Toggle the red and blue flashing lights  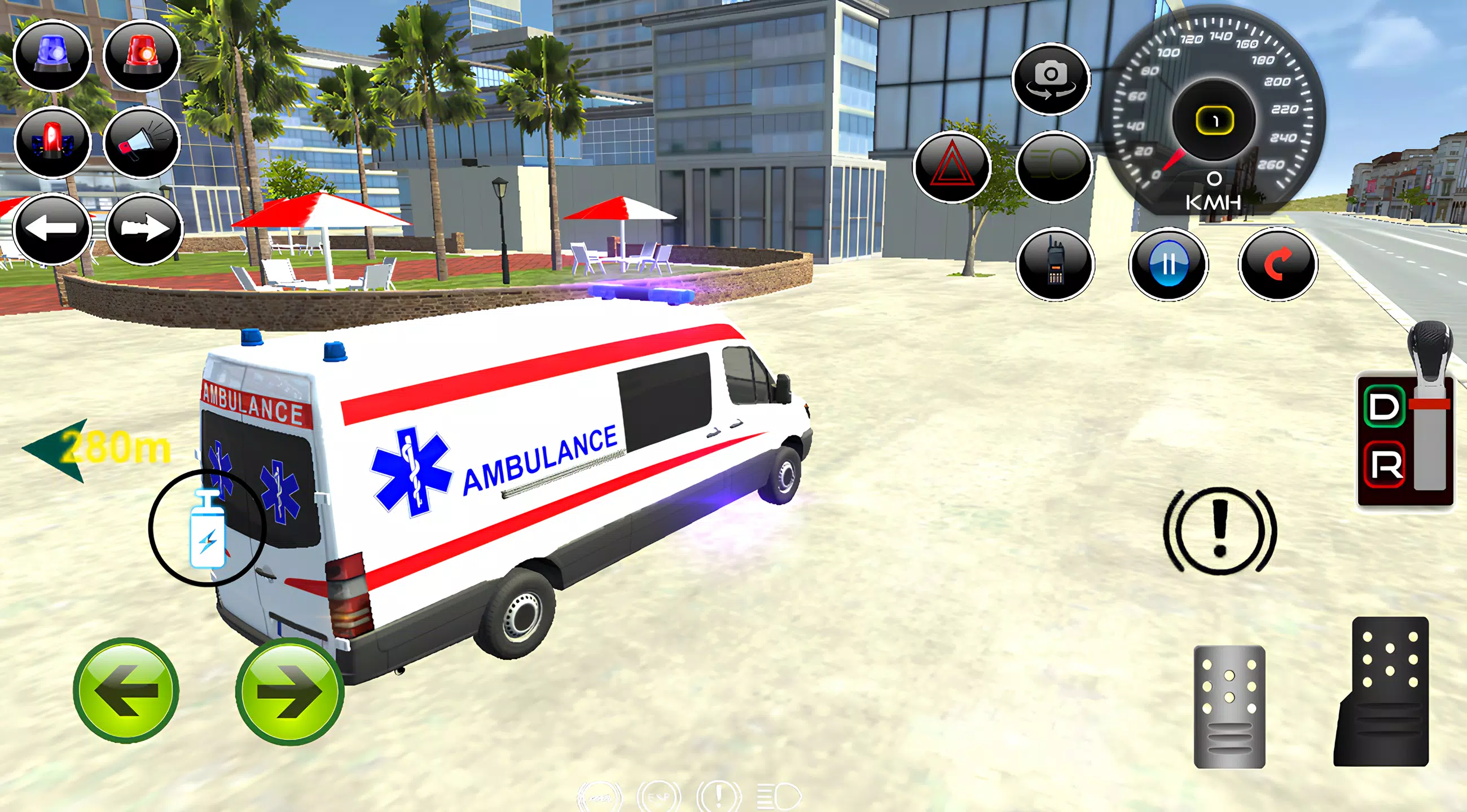point(52,141)
